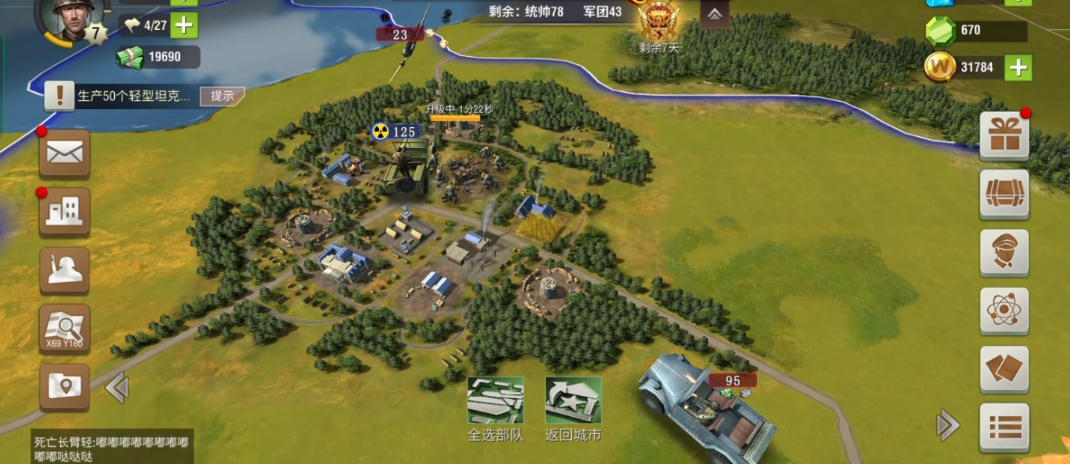This screenshot has width=1070, height=464.
Task: Collapse the top panel with up arrow
Action: pyautogui.click(x=714, y=14)
